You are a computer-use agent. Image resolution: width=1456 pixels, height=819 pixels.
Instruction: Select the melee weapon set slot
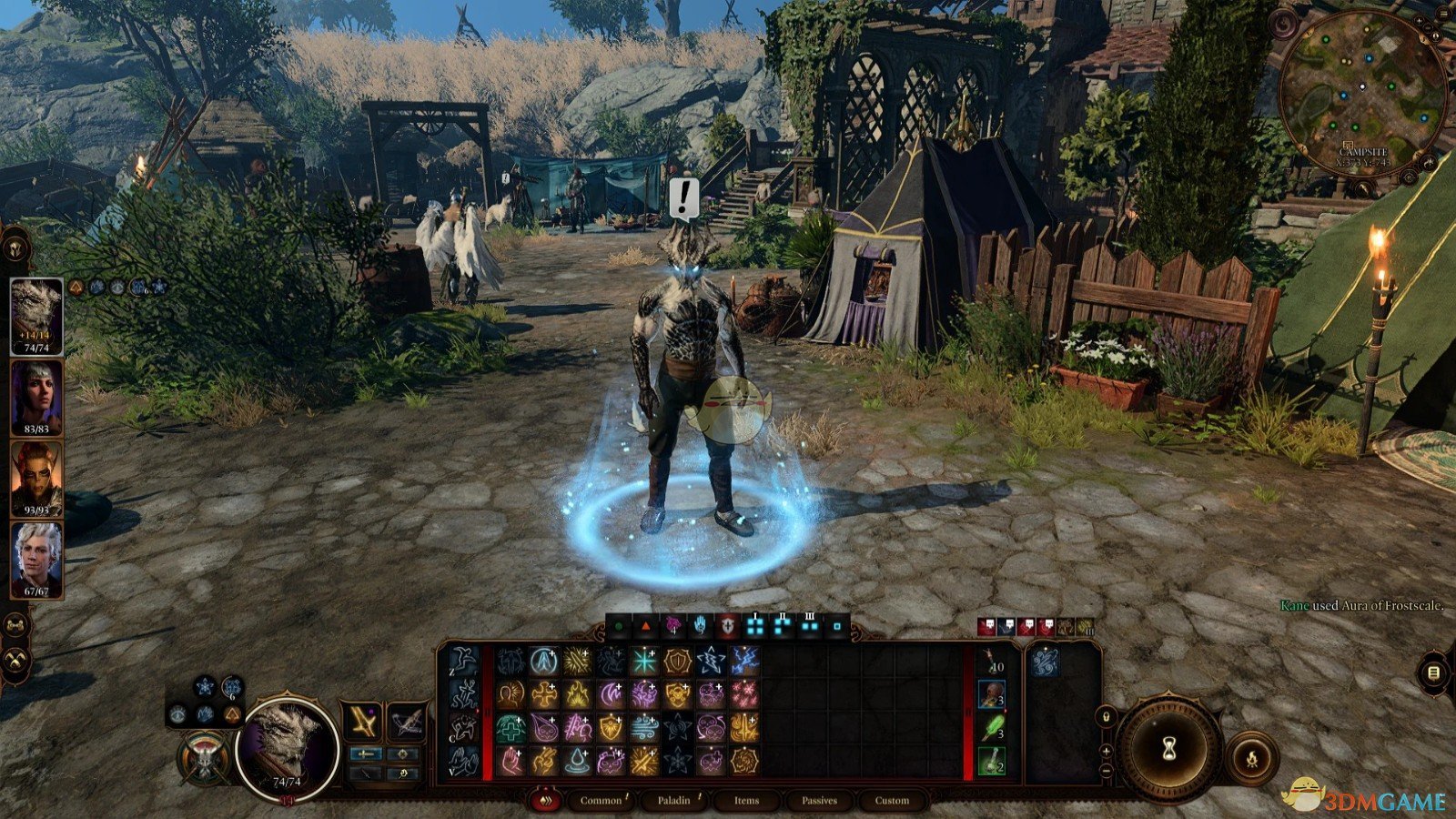[363, 723]
